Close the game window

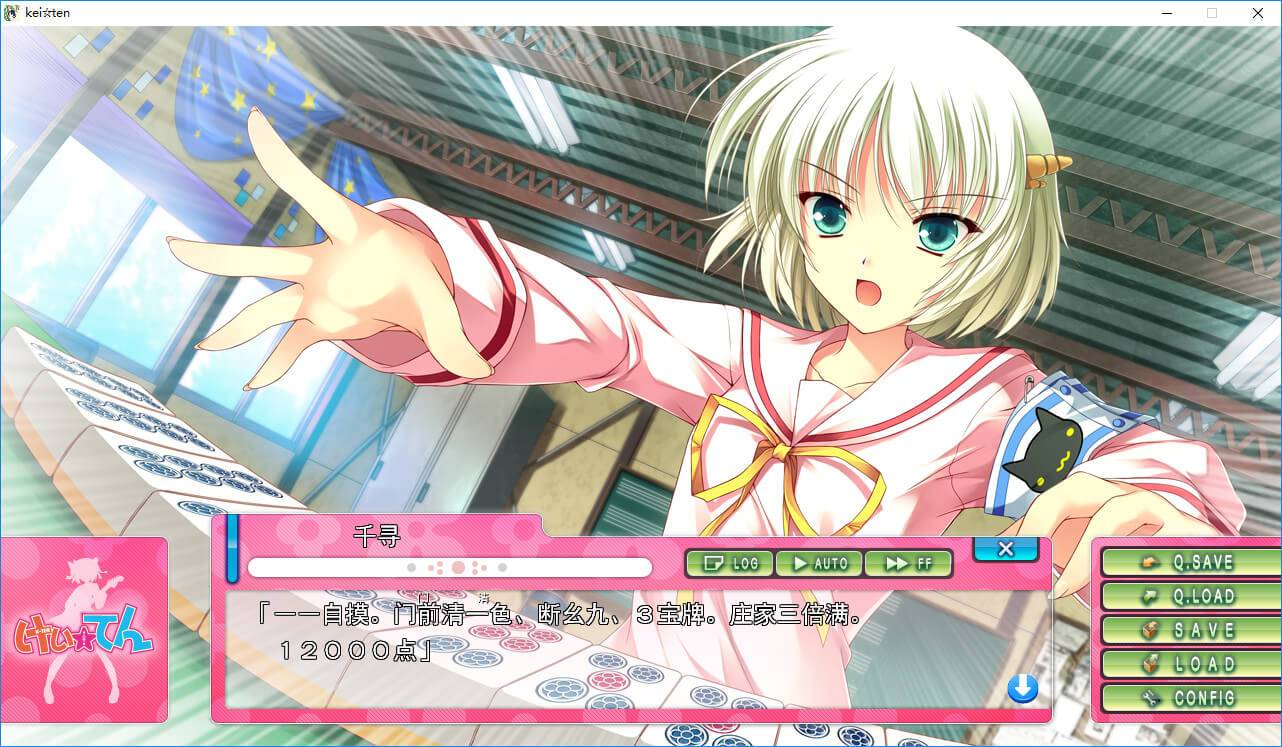[1258, 13]
